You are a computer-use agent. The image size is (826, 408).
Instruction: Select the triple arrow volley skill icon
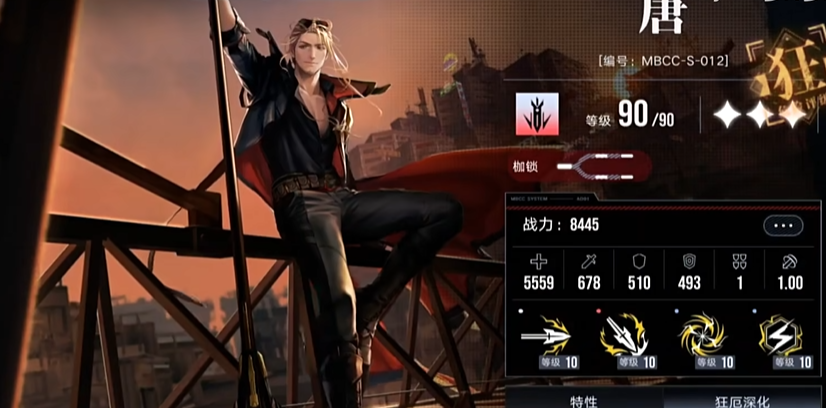point(623,336)
